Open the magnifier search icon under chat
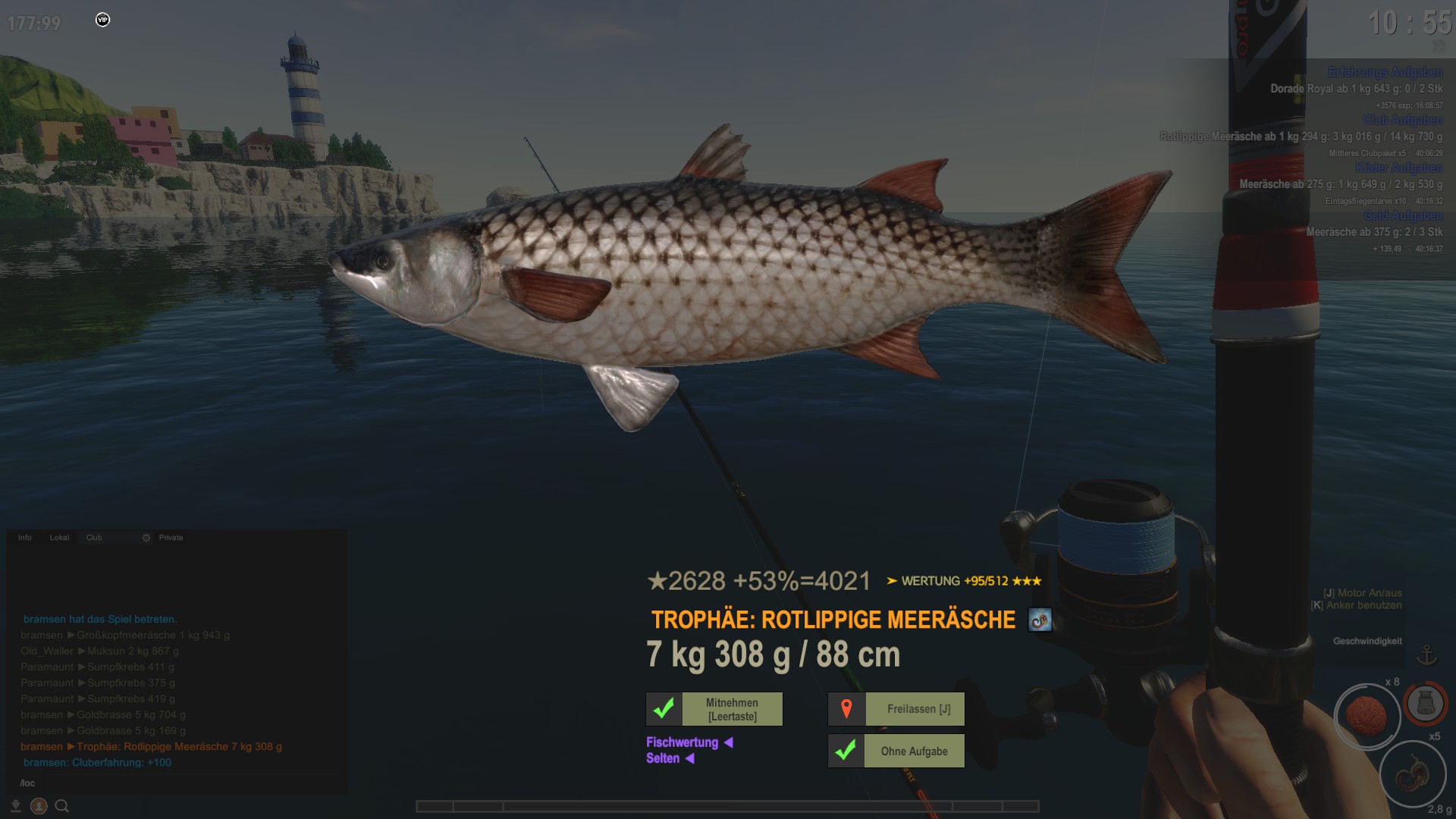The width and height of the screenshot is (1456, 819). coord(62,806)
